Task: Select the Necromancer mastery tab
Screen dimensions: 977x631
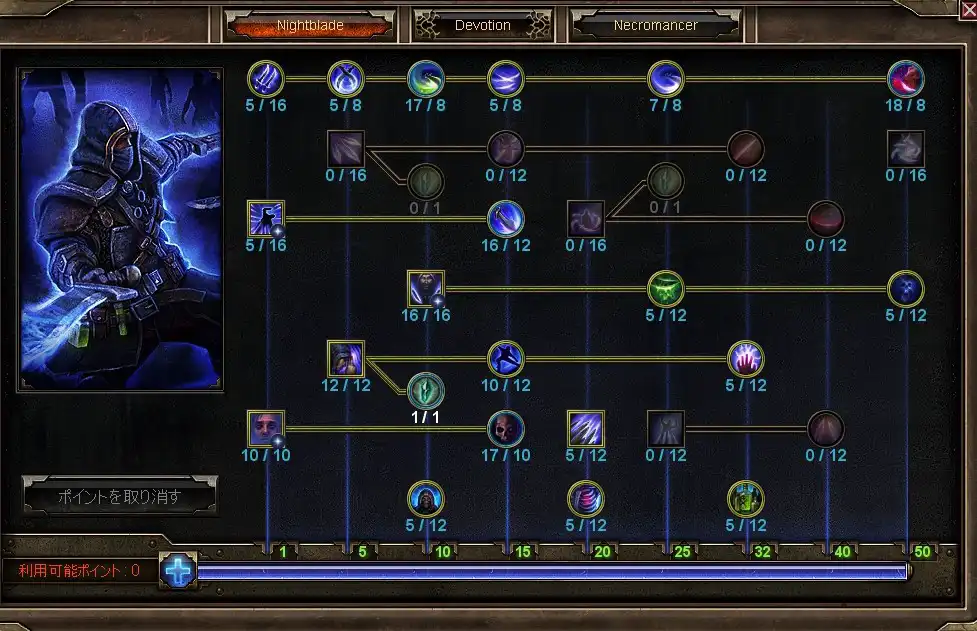Action: point(656,25)
